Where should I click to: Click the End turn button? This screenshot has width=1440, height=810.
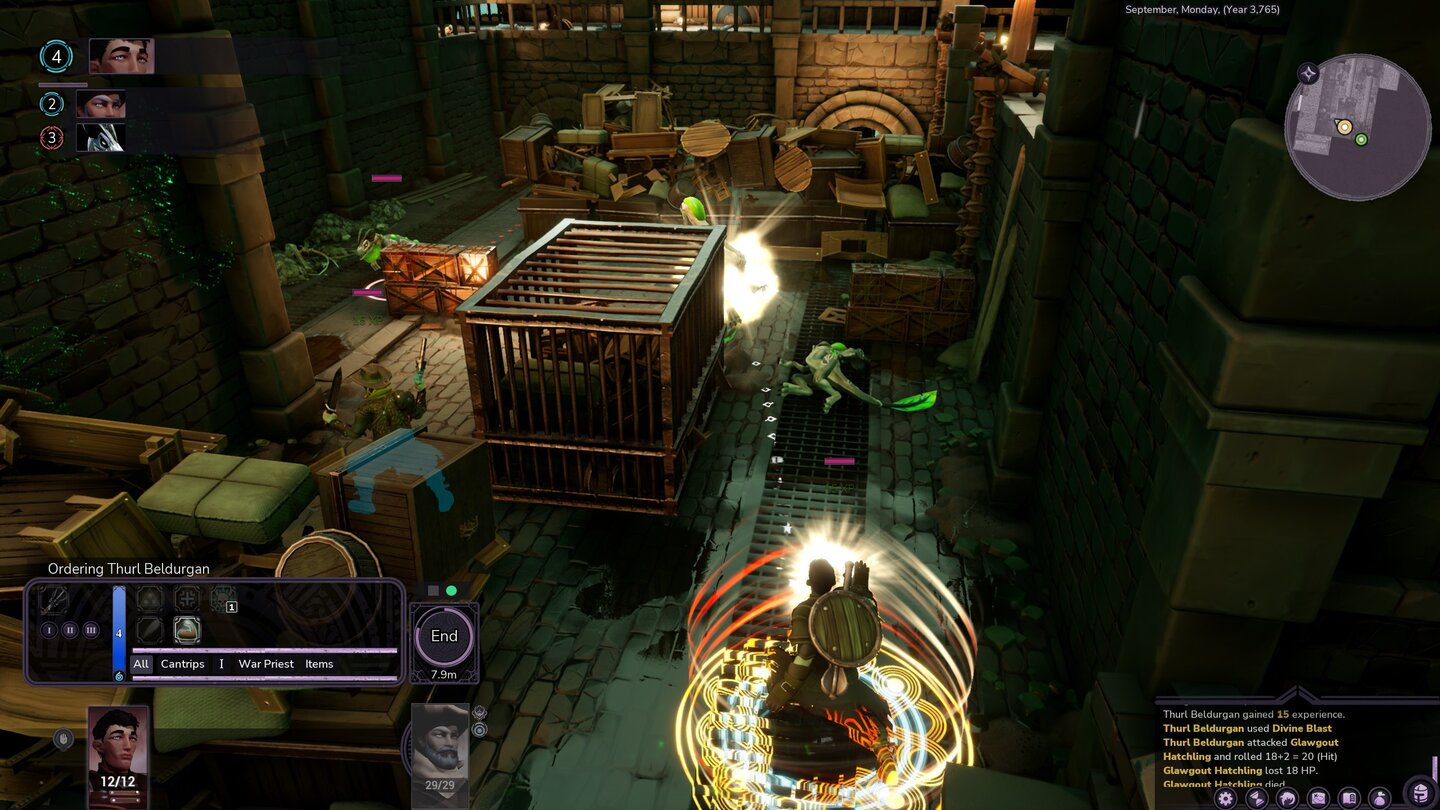pos(443,636)
